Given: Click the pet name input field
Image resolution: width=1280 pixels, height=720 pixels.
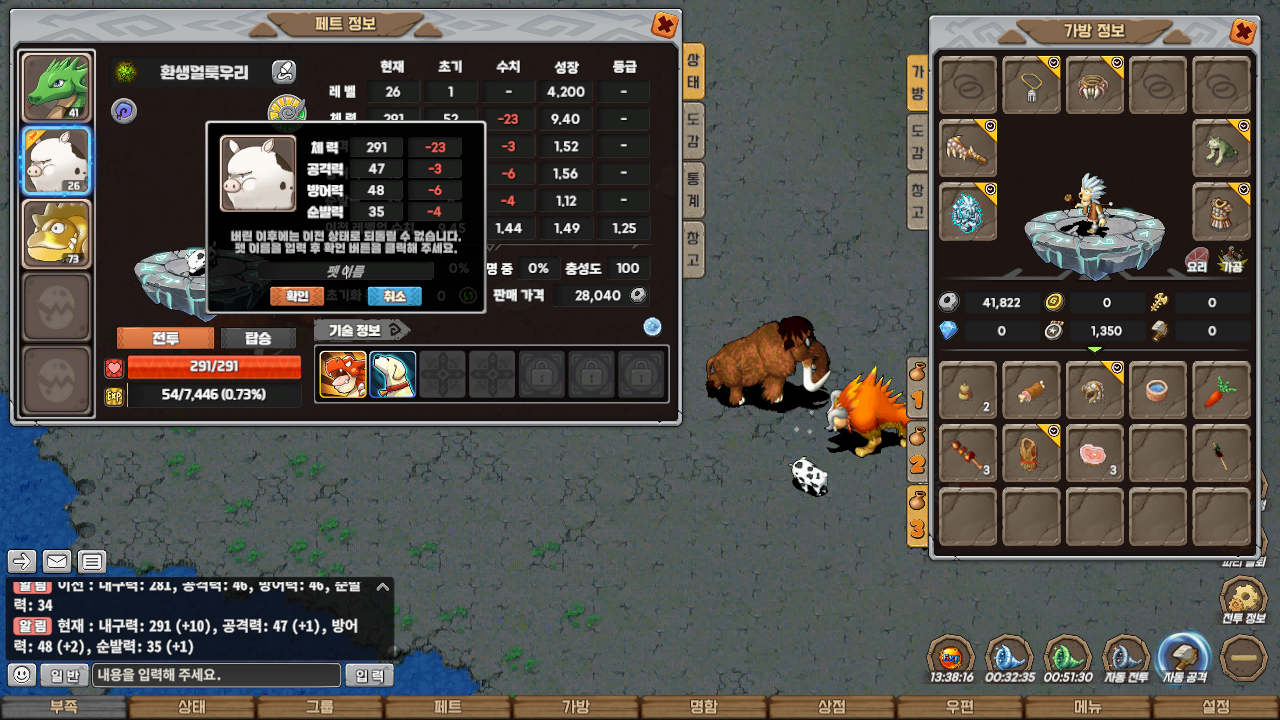Looking at the screenshot, I should coord(345,271).
